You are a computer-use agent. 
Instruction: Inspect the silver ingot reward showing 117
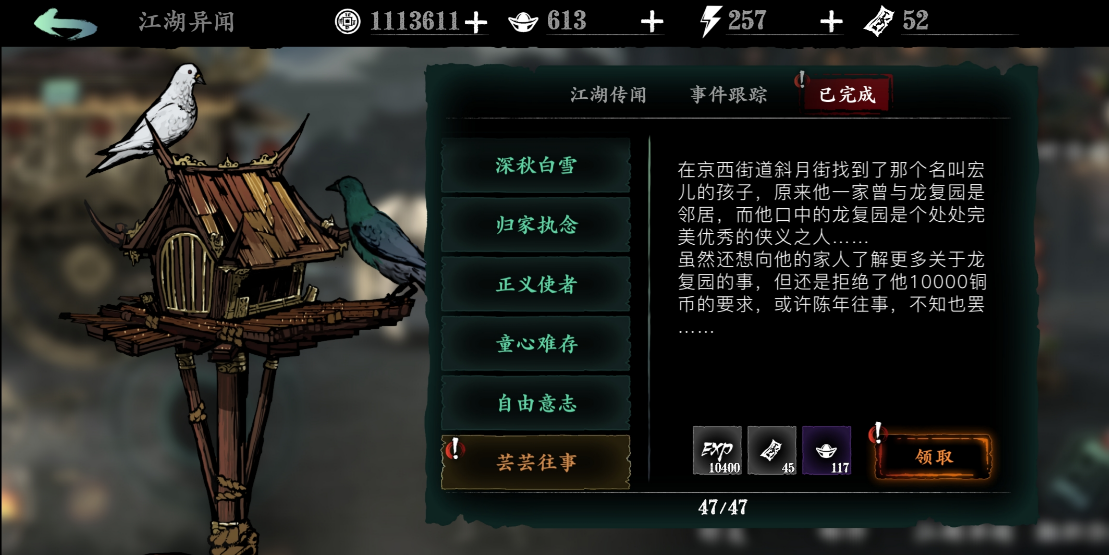tap(826, 450)
